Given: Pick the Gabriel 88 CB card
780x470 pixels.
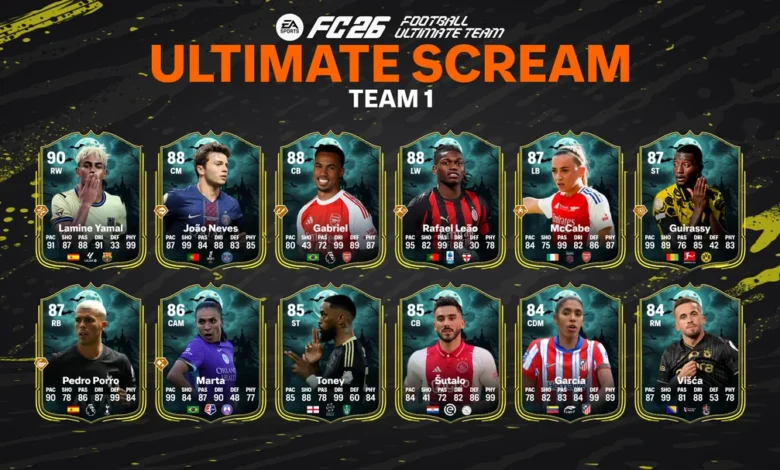Looking at the screenshot, I should pos(330,198).
